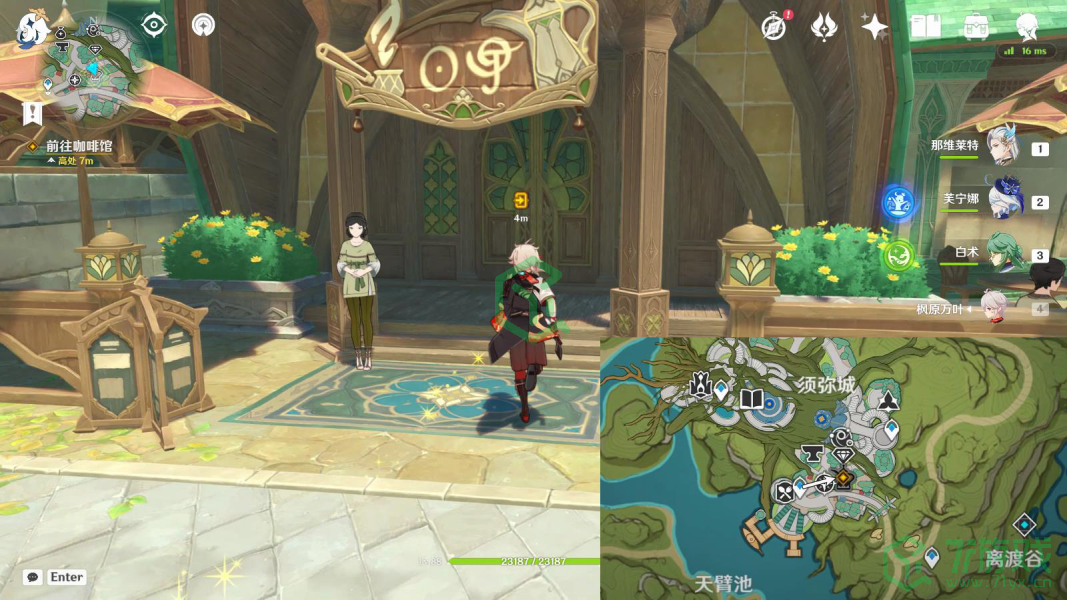Open the four-point star wish icon
1067x600 pixels.
tap(875, 27)
